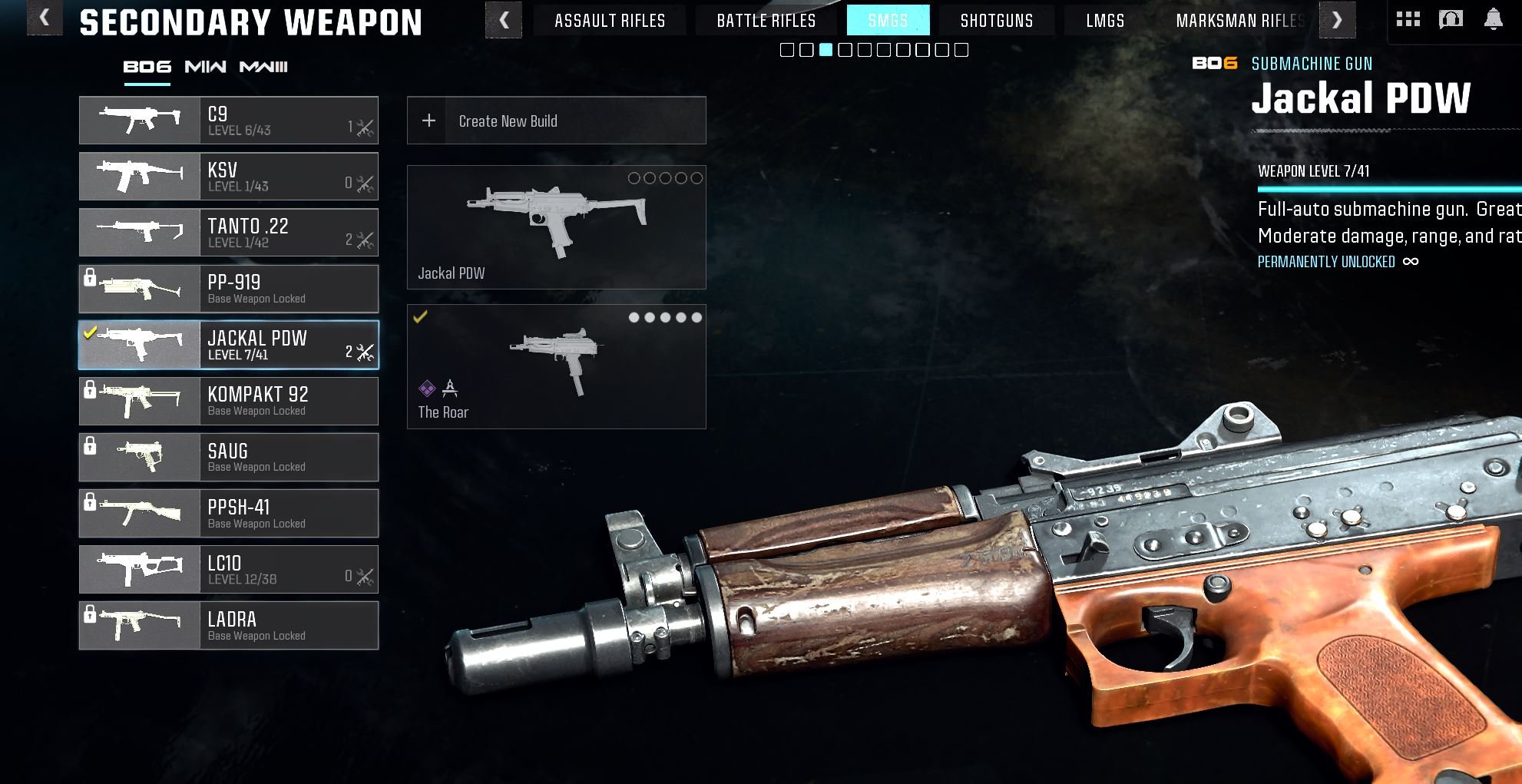Select the Shotguns tab
The width and height of the screenshot is (1522, 784).
point(996,21)
